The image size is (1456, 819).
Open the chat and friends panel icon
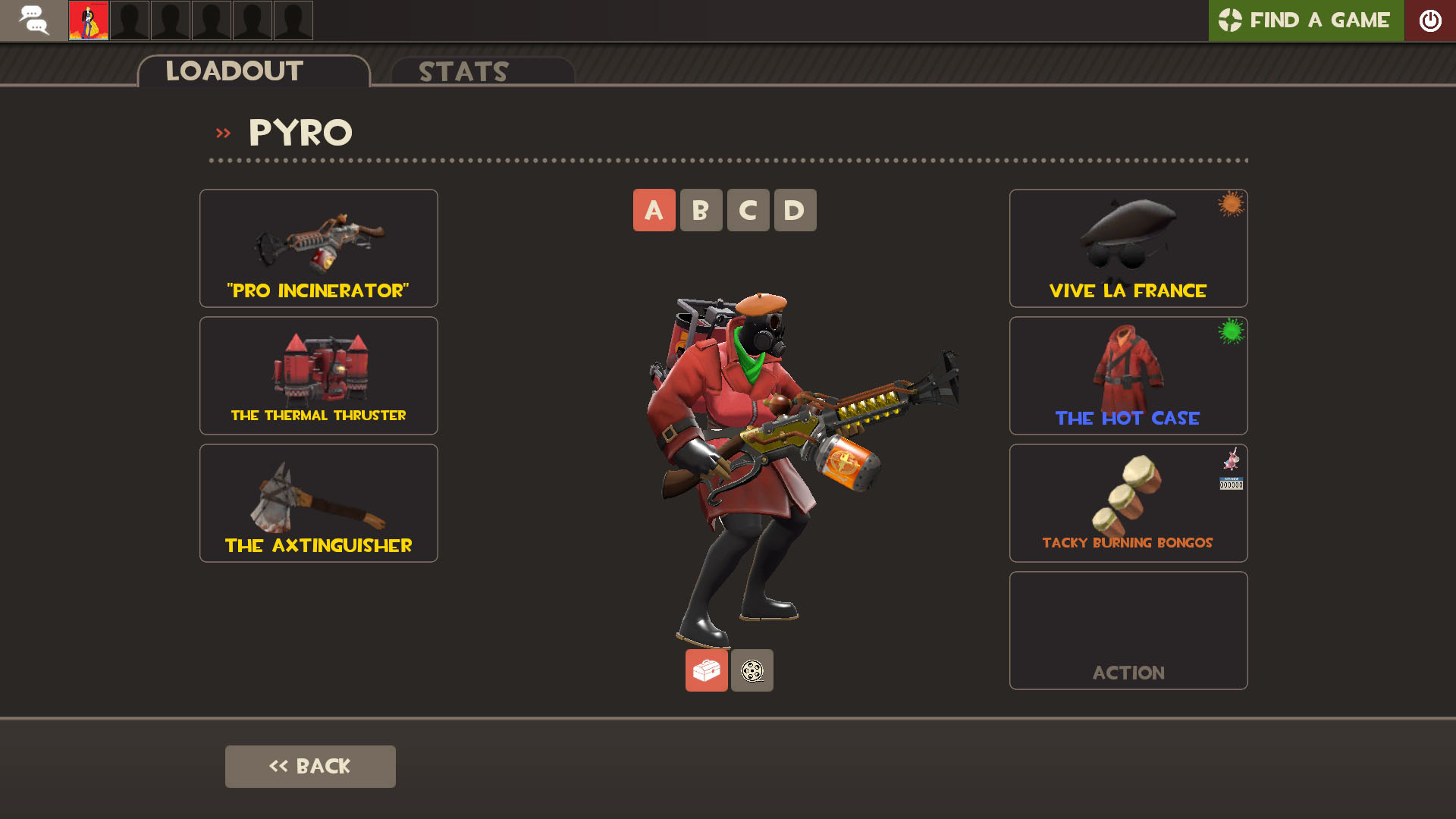click(x=34, y=20)
